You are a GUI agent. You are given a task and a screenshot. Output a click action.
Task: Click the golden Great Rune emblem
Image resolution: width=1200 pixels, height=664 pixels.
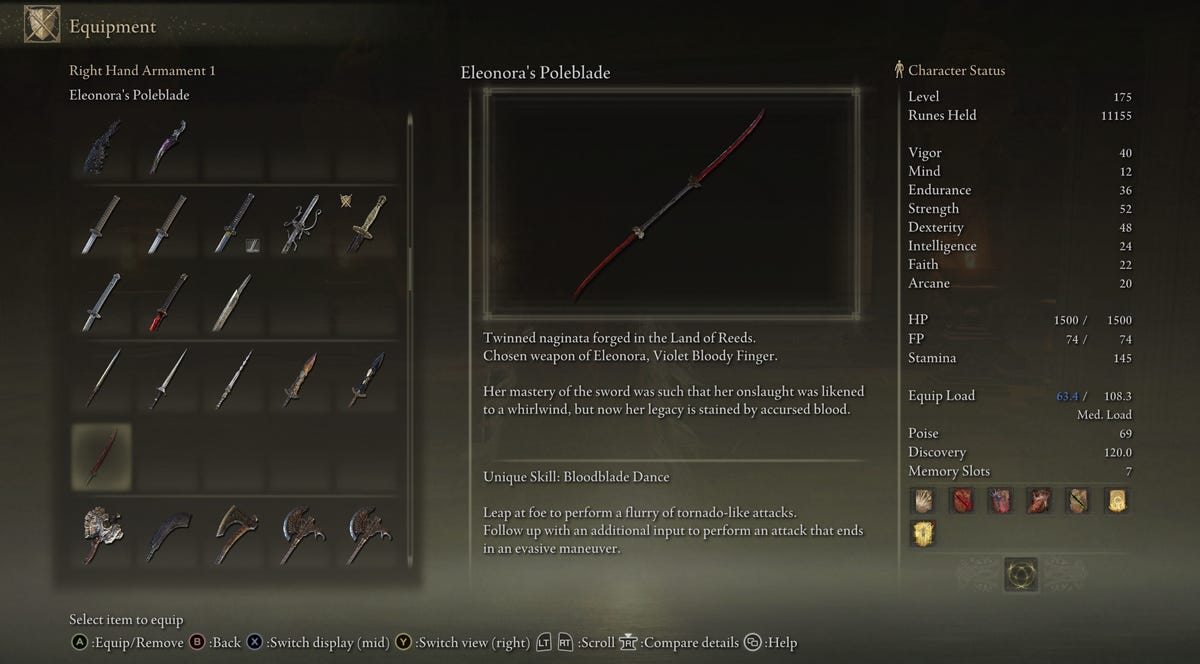click(1021, 574)
